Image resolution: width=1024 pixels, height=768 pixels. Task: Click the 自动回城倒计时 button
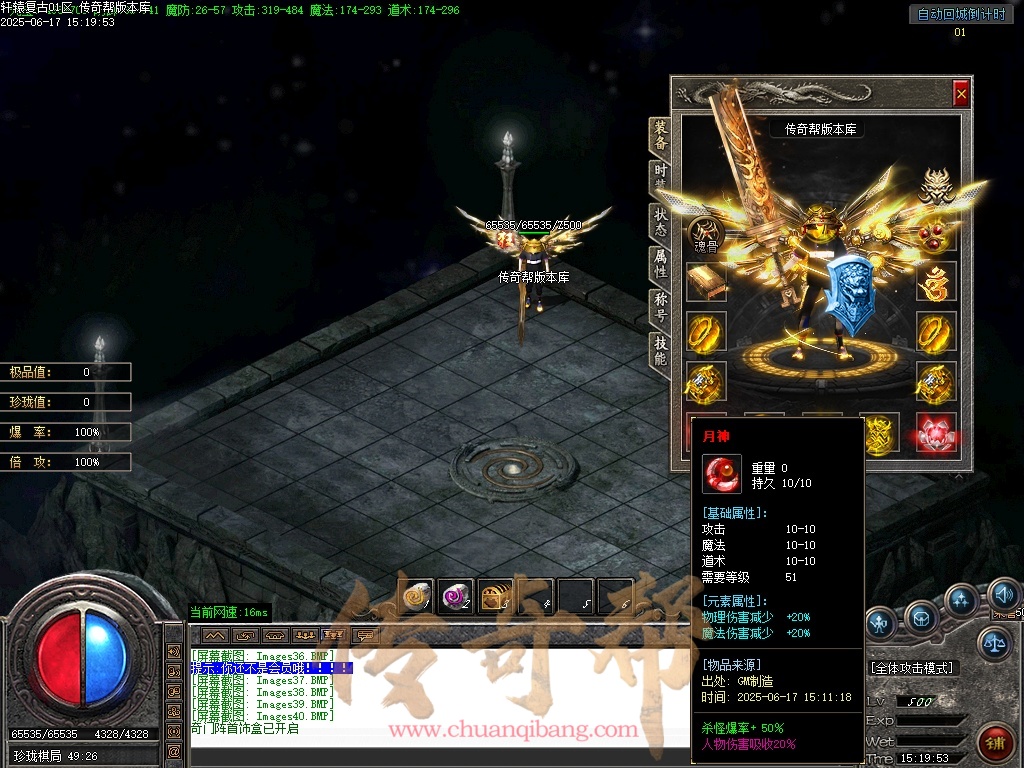coord(960,14)
